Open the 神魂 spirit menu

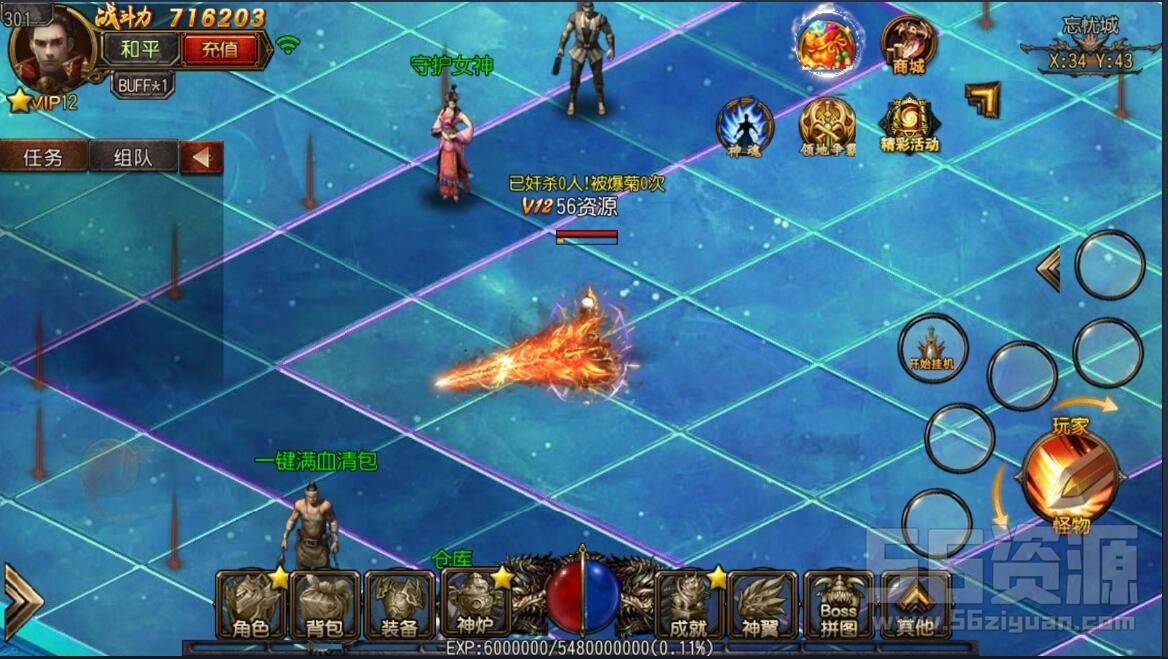click(744, 127)
